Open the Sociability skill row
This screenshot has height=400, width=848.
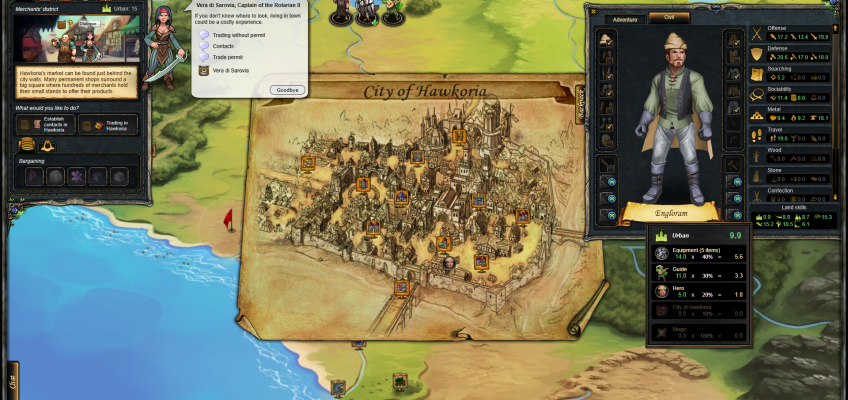coord(792,93)
